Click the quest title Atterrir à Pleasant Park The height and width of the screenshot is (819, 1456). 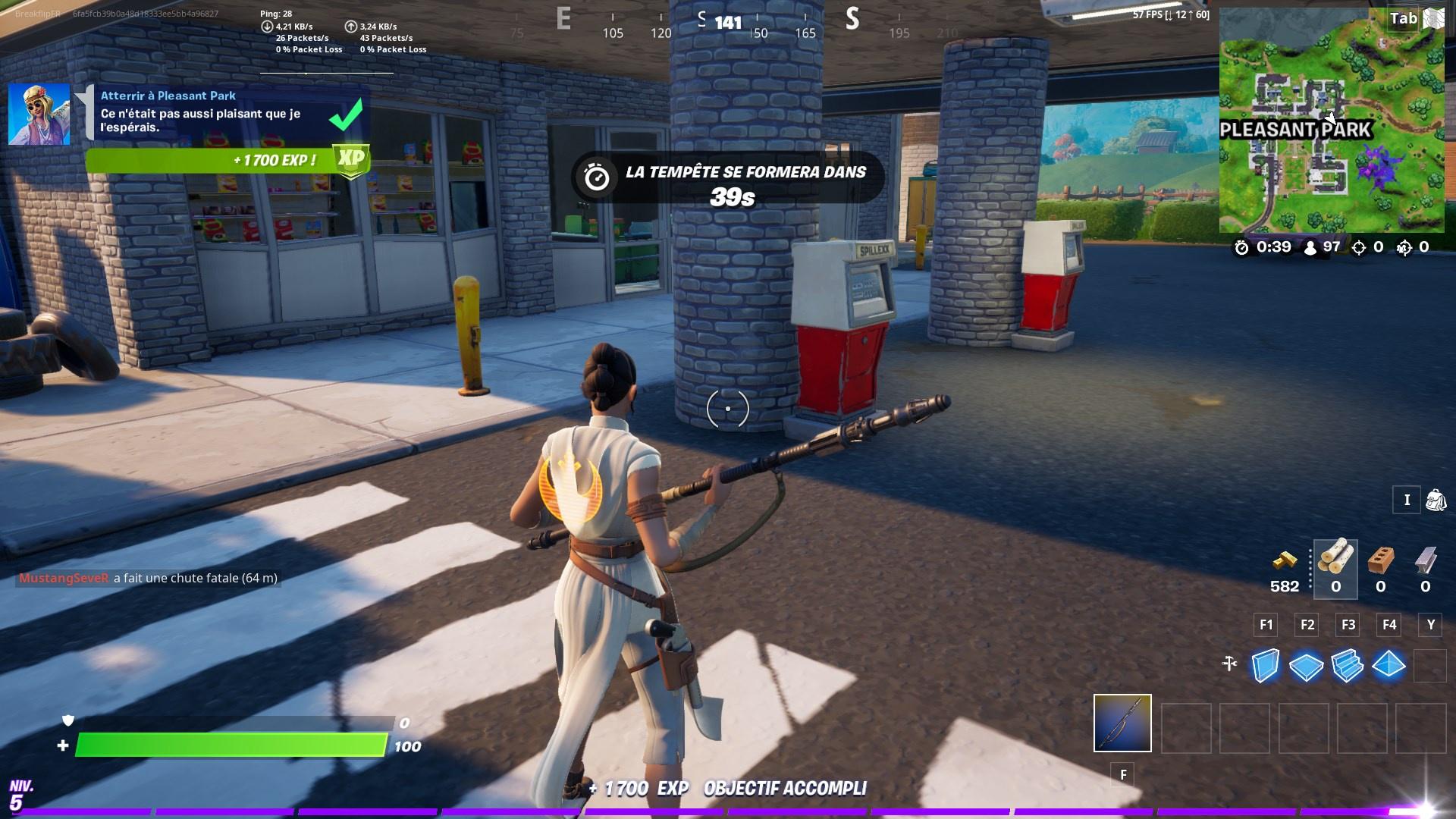[x=168, y=96]
